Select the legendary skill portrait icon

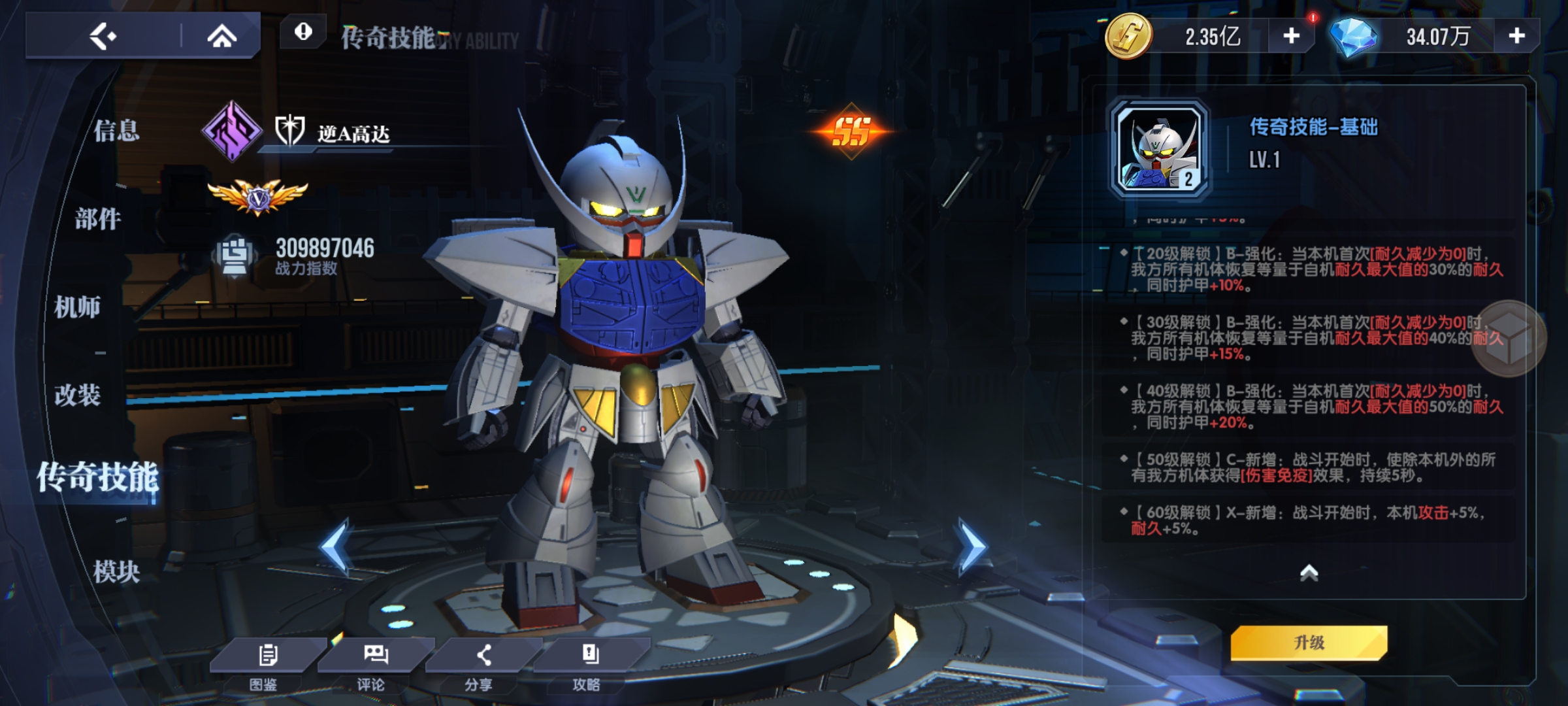tap(1160, 149)
